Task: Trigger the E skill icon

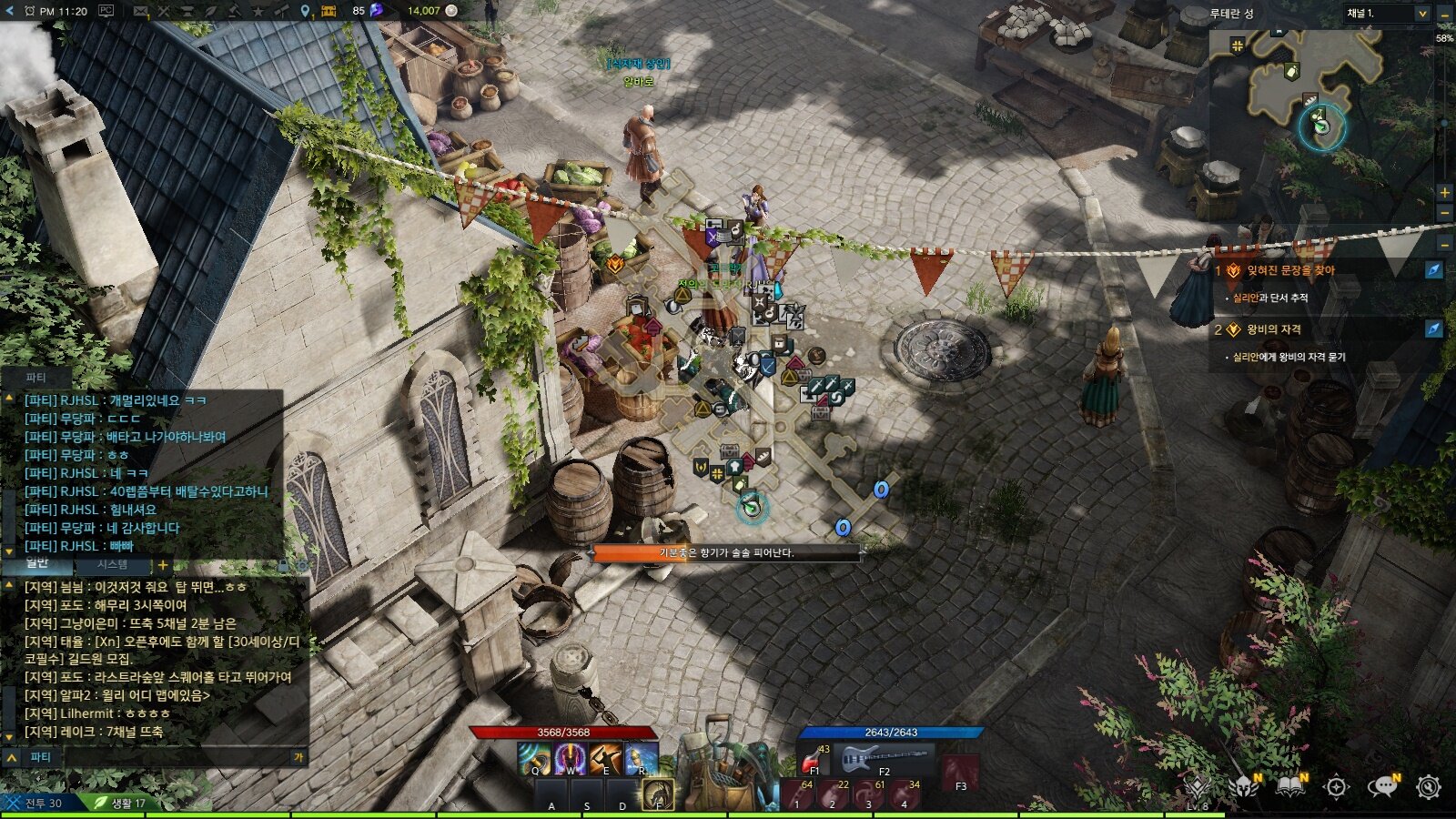Action: 605,758
